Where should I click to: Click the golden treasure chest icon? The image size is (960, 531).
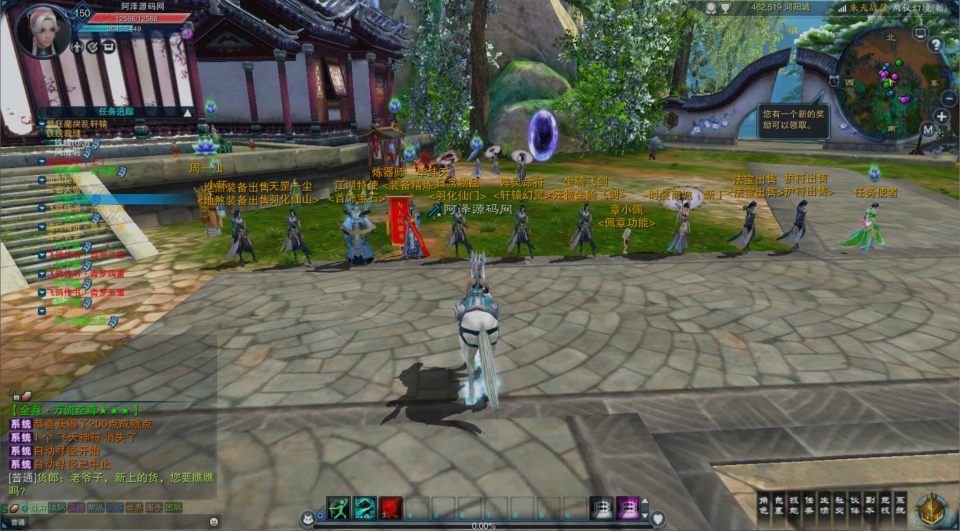[x=932, y=509]
